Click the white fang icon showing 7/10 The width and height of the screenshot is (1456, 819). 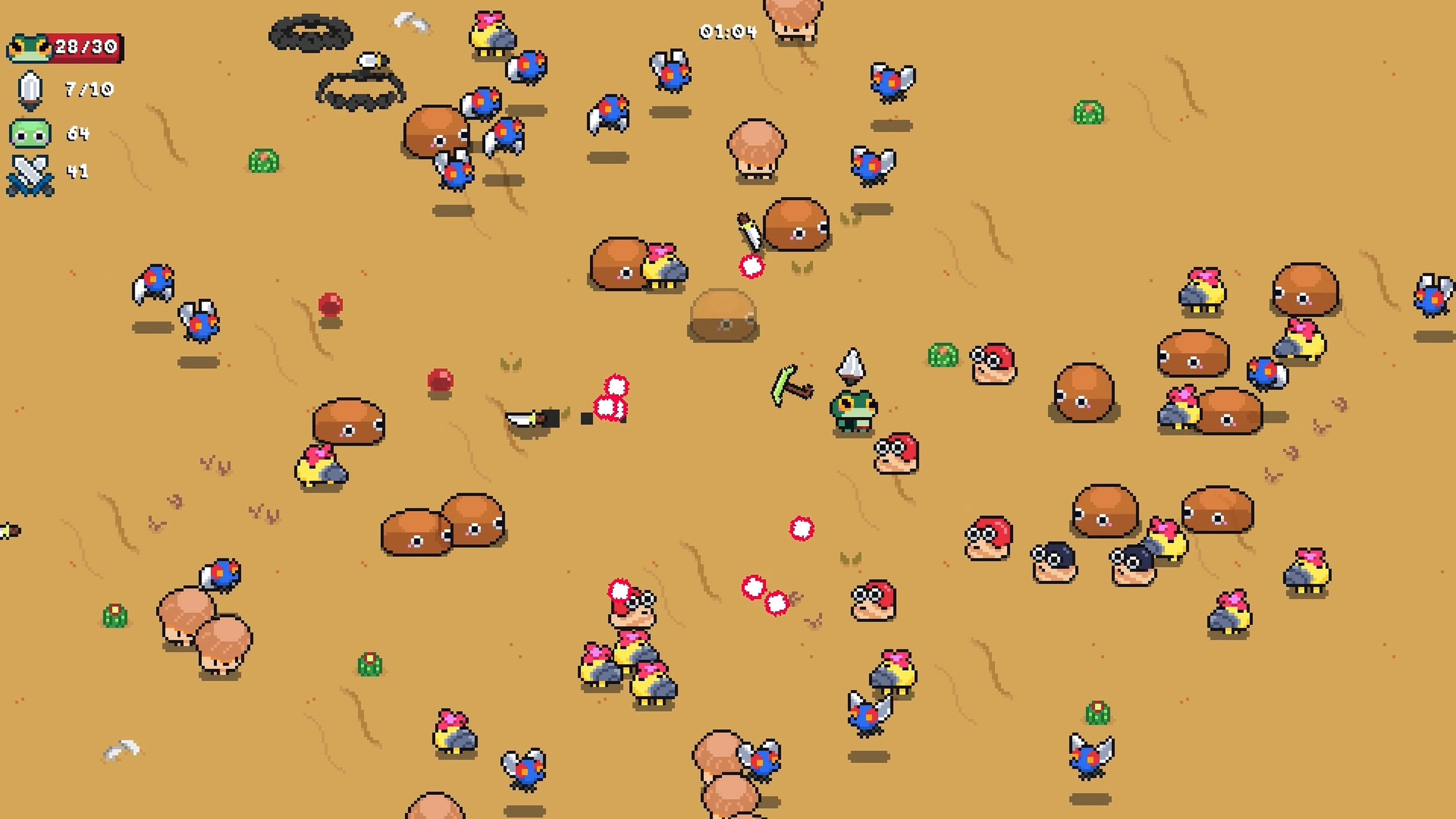[31, 91]
